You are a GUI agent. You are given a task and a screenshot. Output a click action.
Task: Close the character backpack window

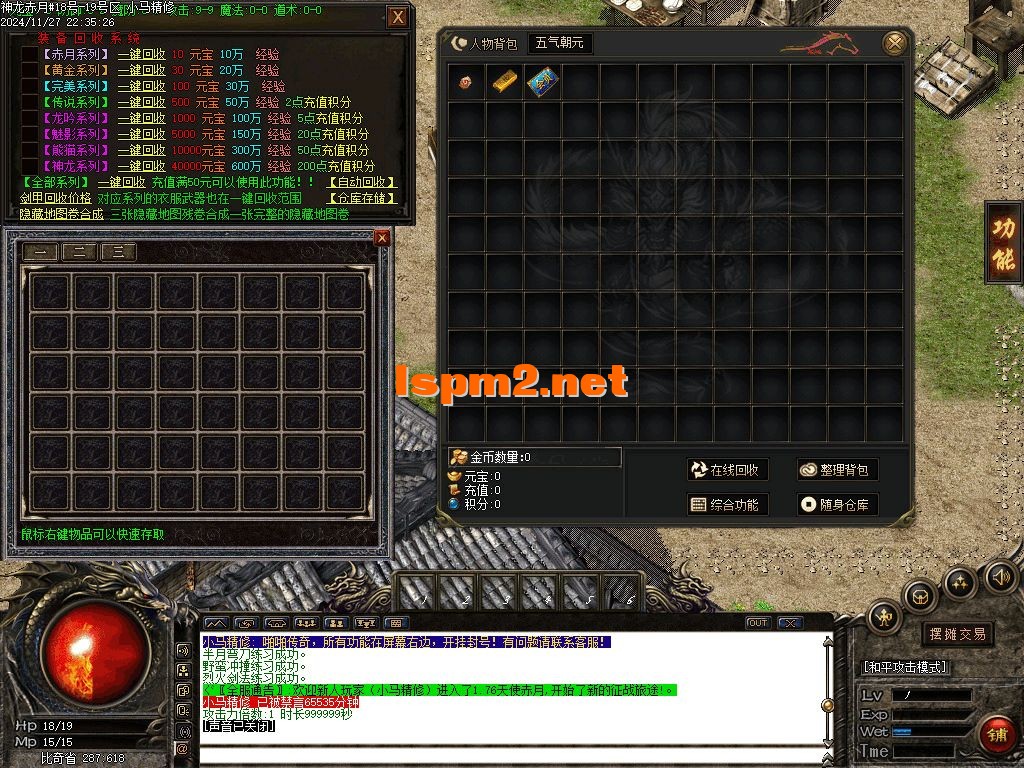(x=895, y=44)
